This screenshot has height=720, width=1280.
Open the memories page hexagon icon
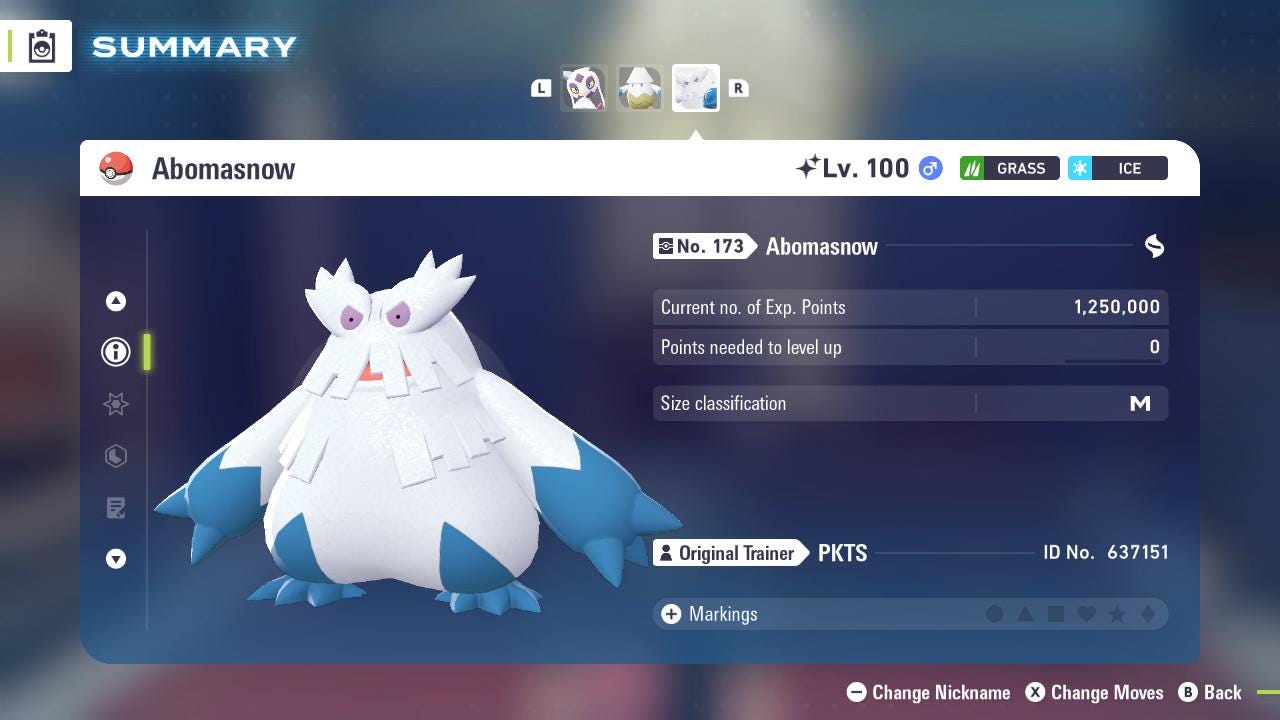coord(116,456)
